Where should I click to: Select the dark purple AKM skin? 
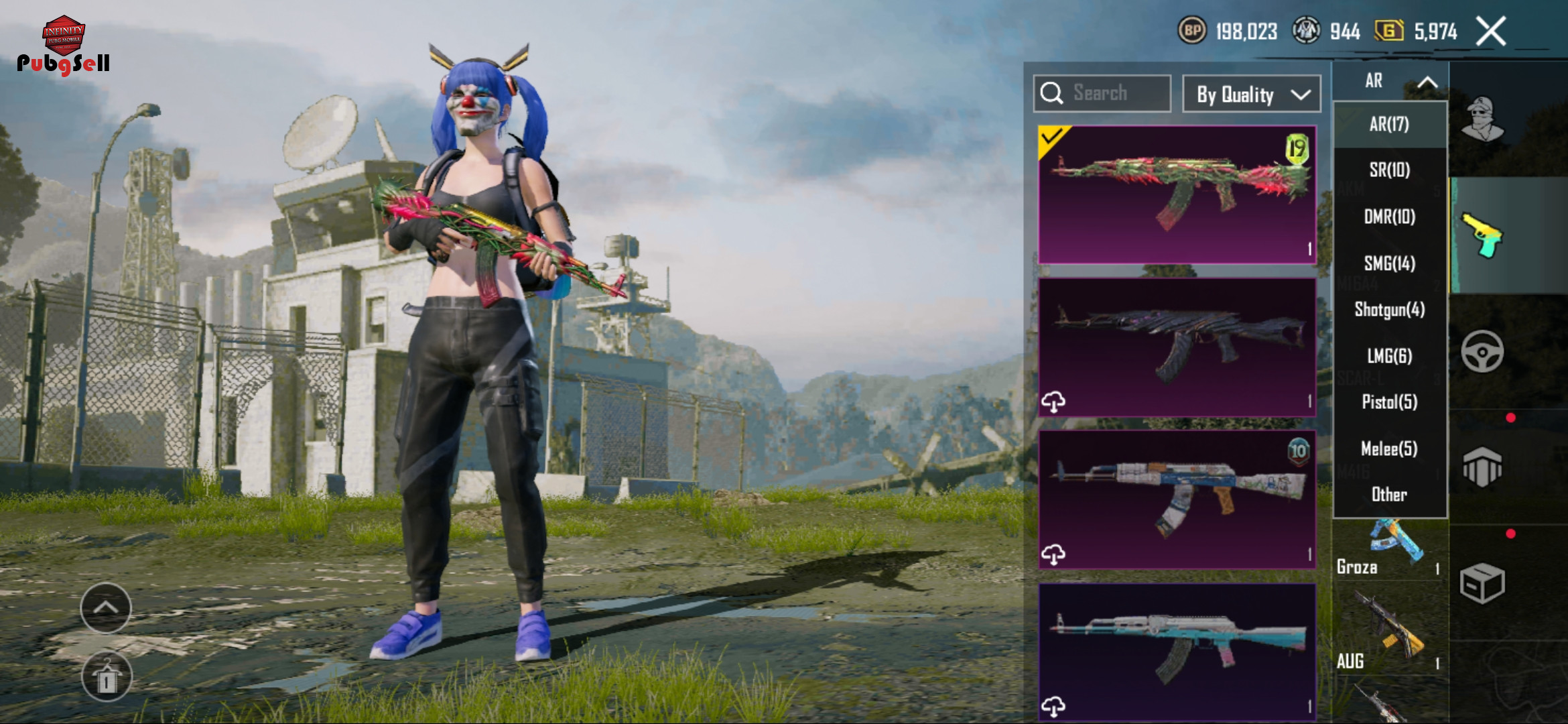tap(1177, 347)
